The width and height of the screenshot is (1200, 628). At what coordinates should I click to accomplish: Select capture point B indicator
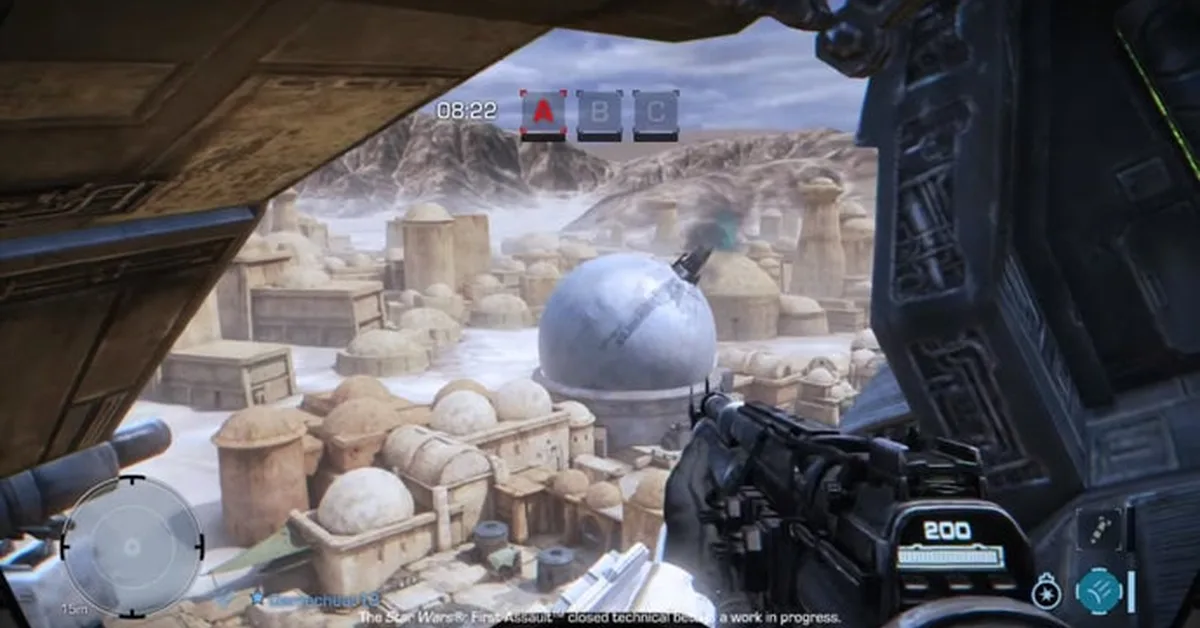(599, 114)
